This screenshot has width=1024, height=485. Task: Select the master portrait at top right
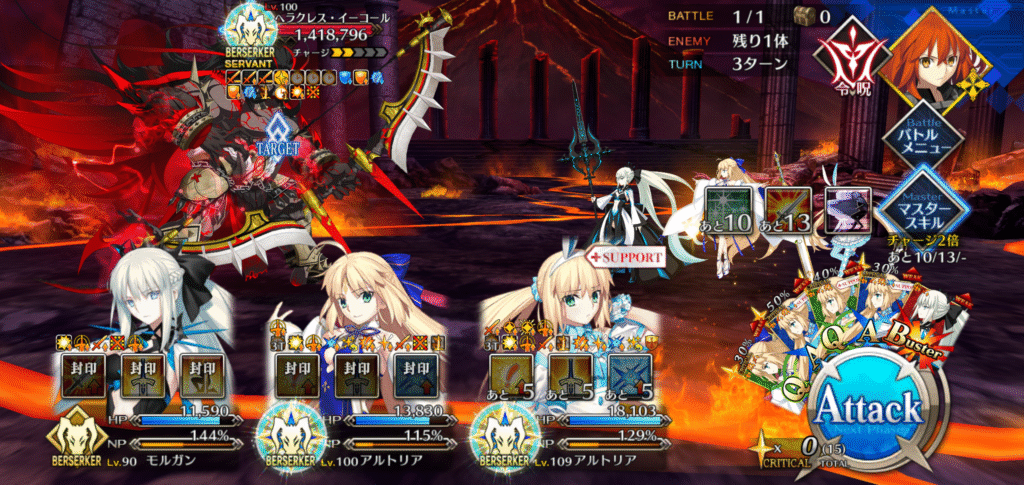[936, 52]
